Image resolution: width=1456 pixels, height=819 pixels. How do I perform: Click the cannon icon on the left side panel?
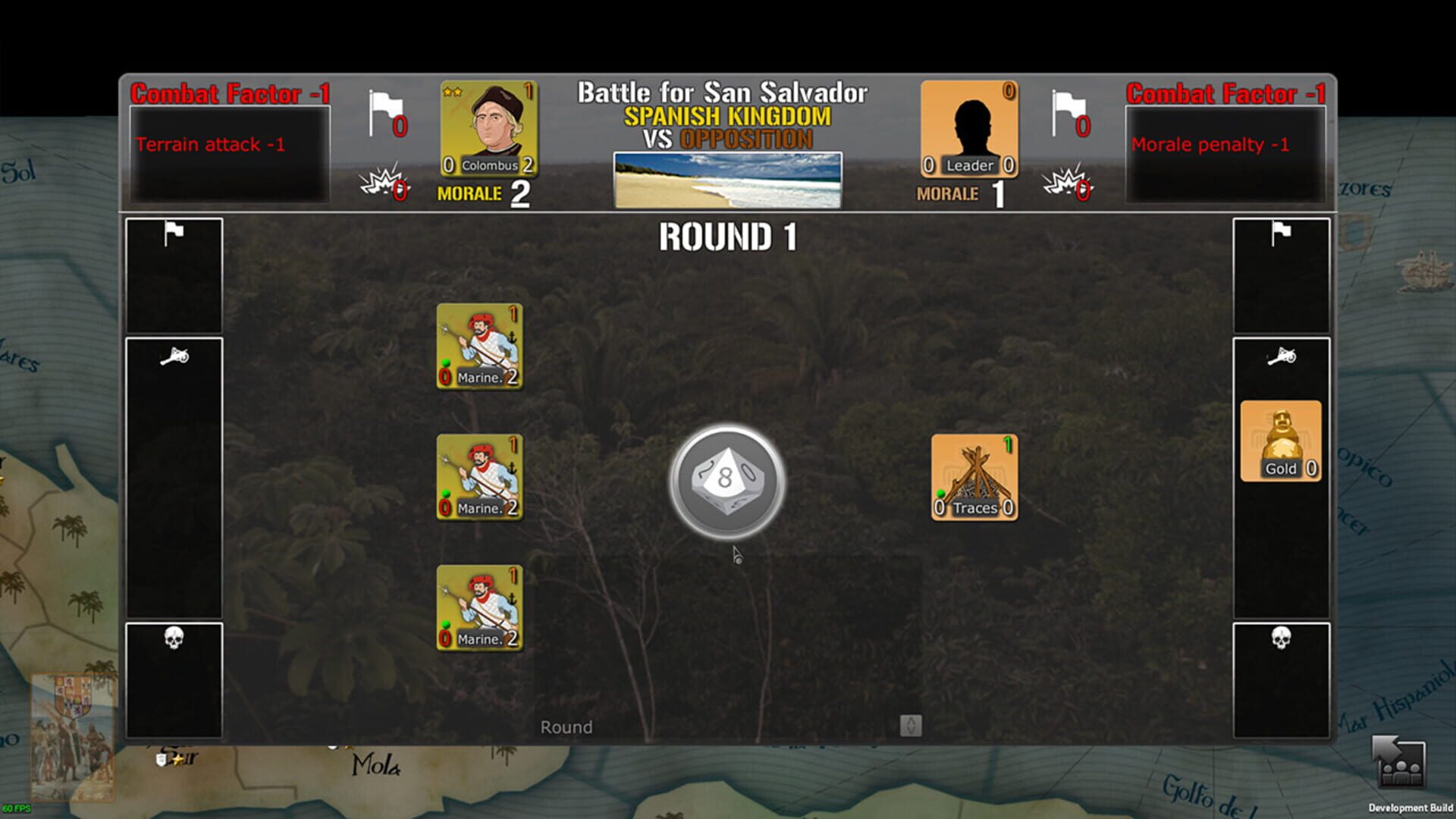coord(175,355)
